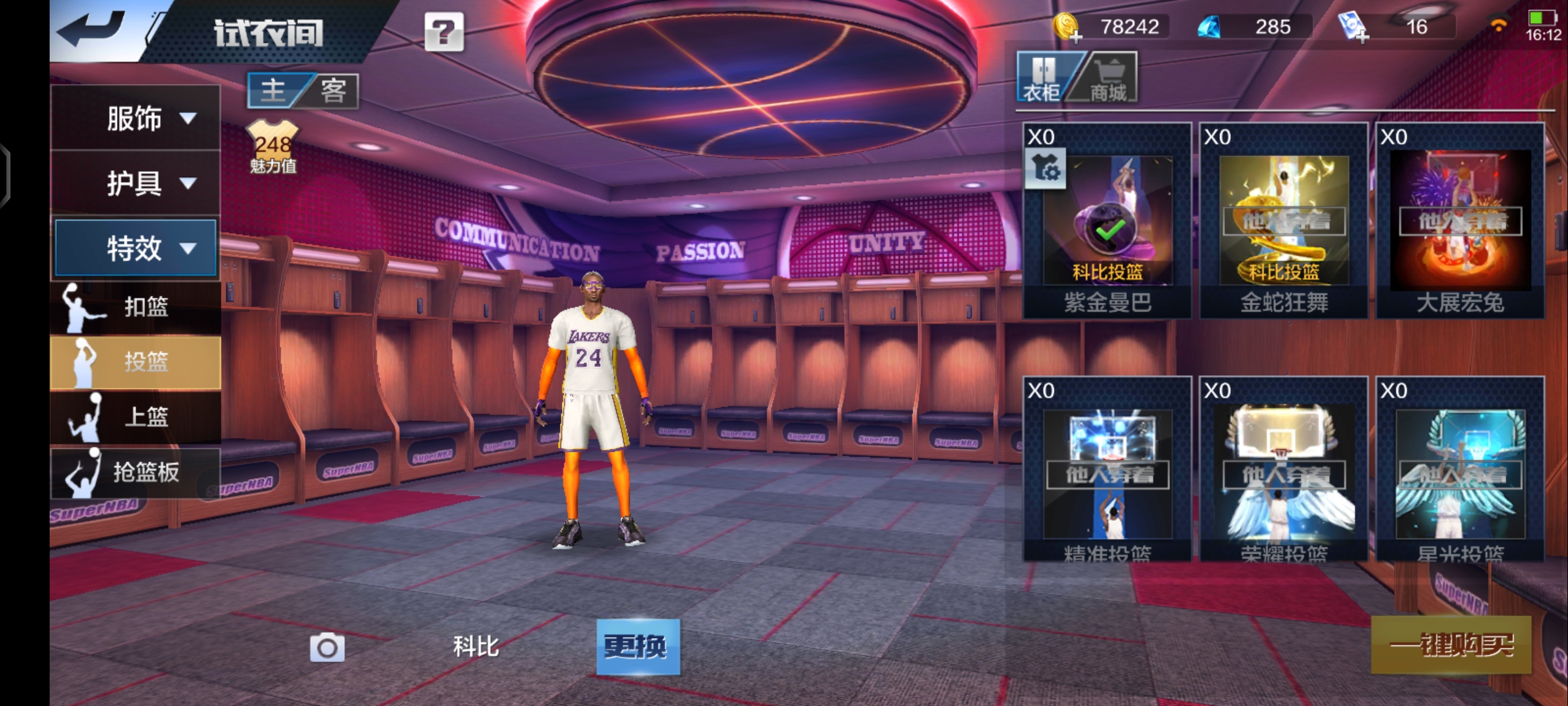The width and height of the screenshot is (1568, 706).
Task: Pick the 大展宏兔 shot effect card
Action: (x=1460, y=221)
